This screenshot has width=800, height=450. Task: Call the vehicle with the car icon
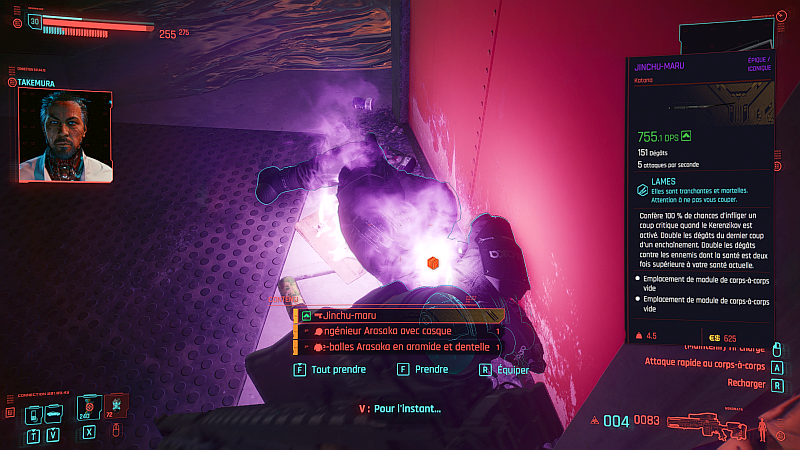[x=56, y=413]
